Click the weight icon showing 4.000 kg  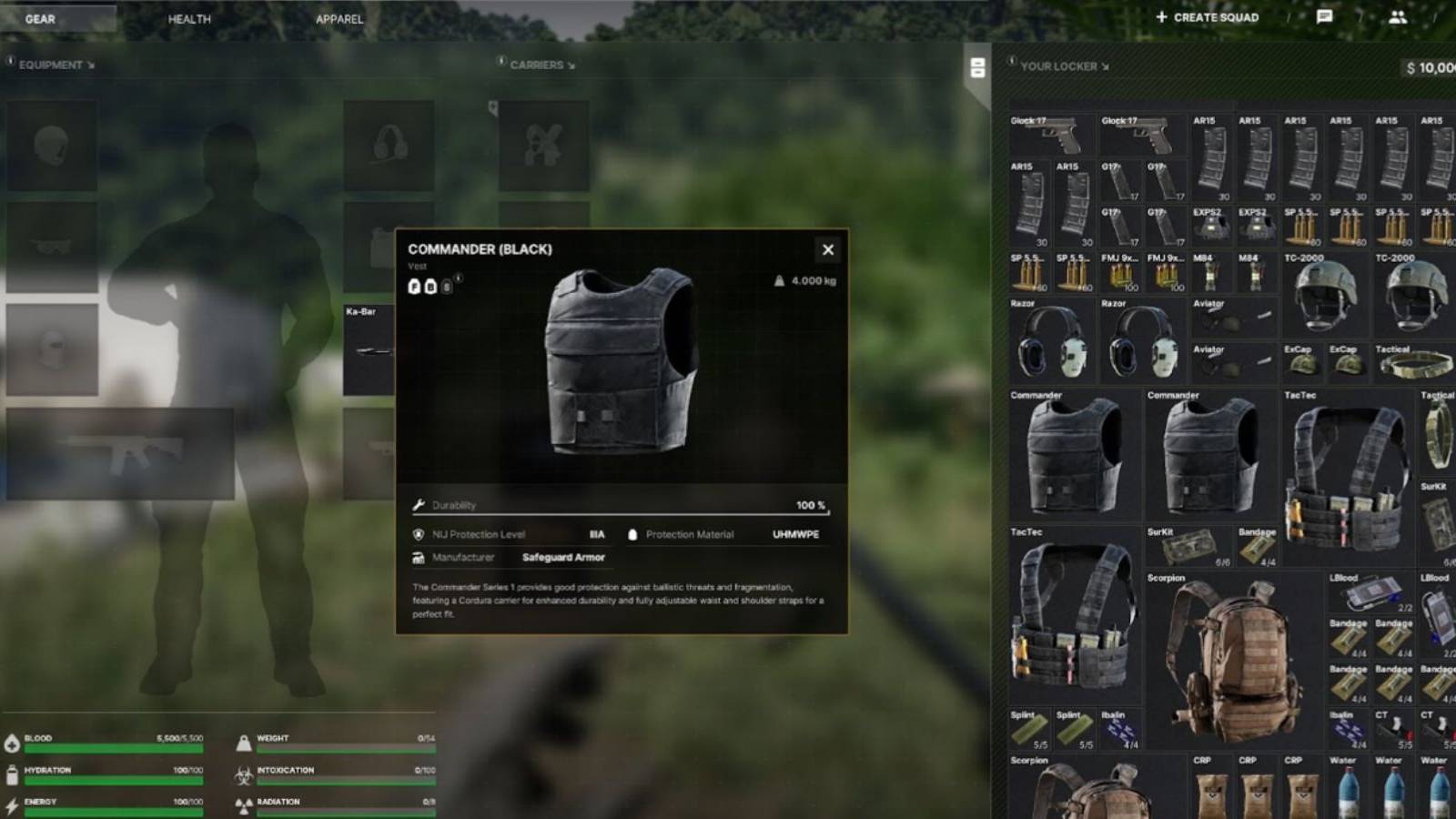pyautogui.click(x=779, y=279)
